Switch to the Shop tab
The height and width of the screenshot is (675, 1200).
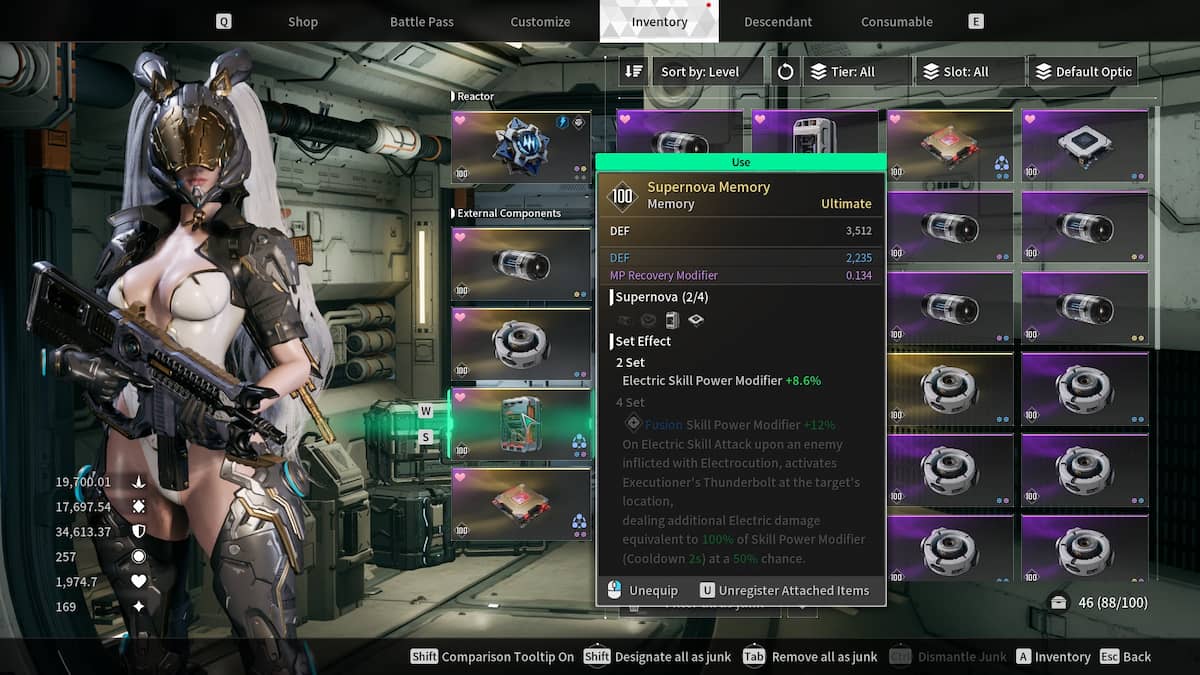(x=302, y=22)
